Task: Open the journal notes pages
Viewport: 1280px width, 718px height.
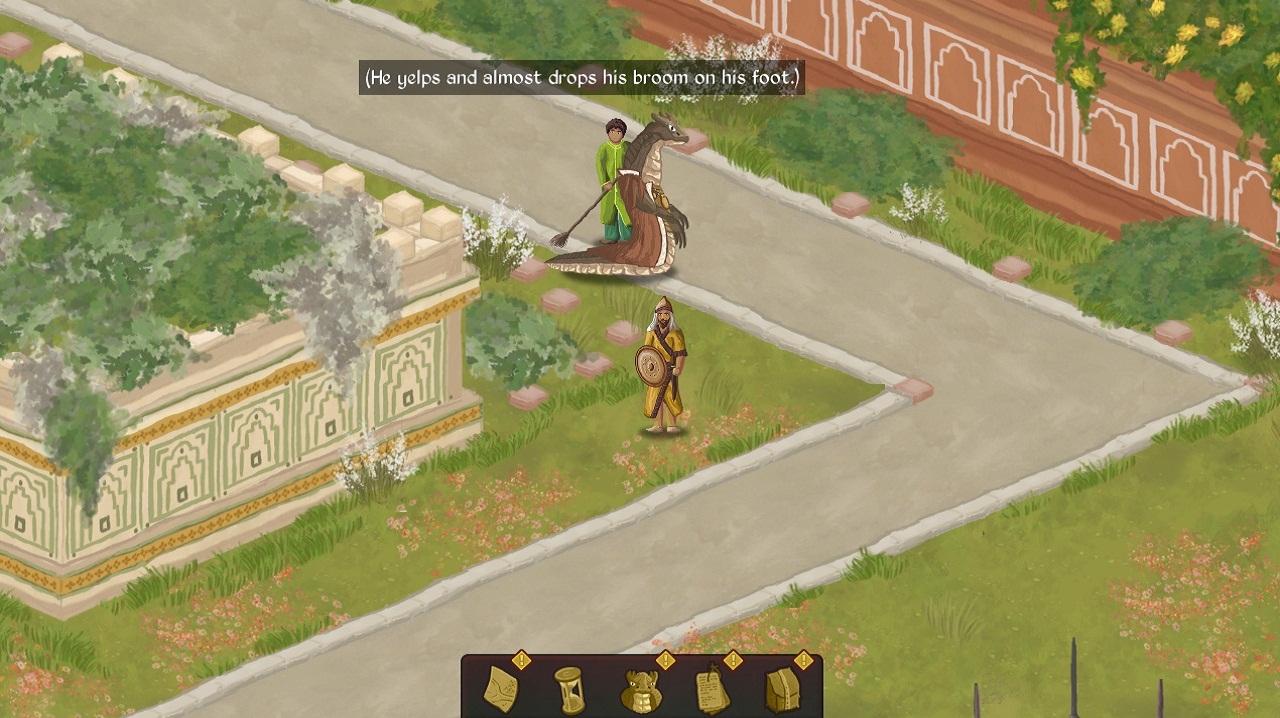Action: (x=711, y=689)
